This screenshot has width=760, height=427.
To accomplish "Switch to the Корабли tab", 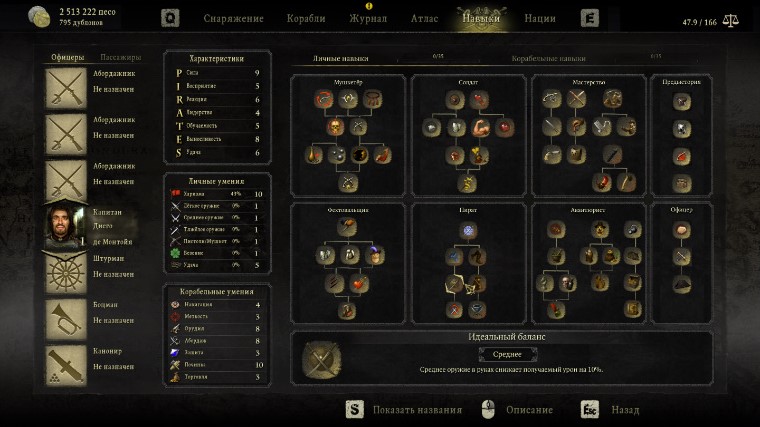I will pyautogui.click(x=306, y=18).
